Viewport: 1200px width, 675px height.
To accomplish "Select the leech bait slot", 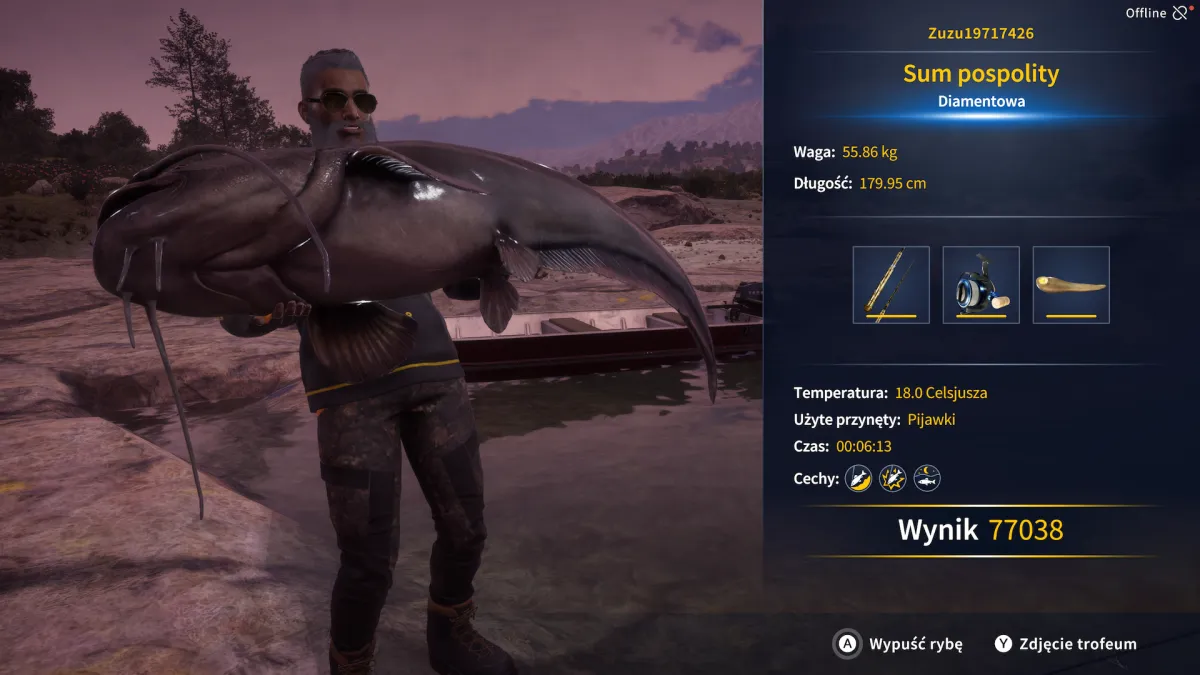I will point(1071,285).
